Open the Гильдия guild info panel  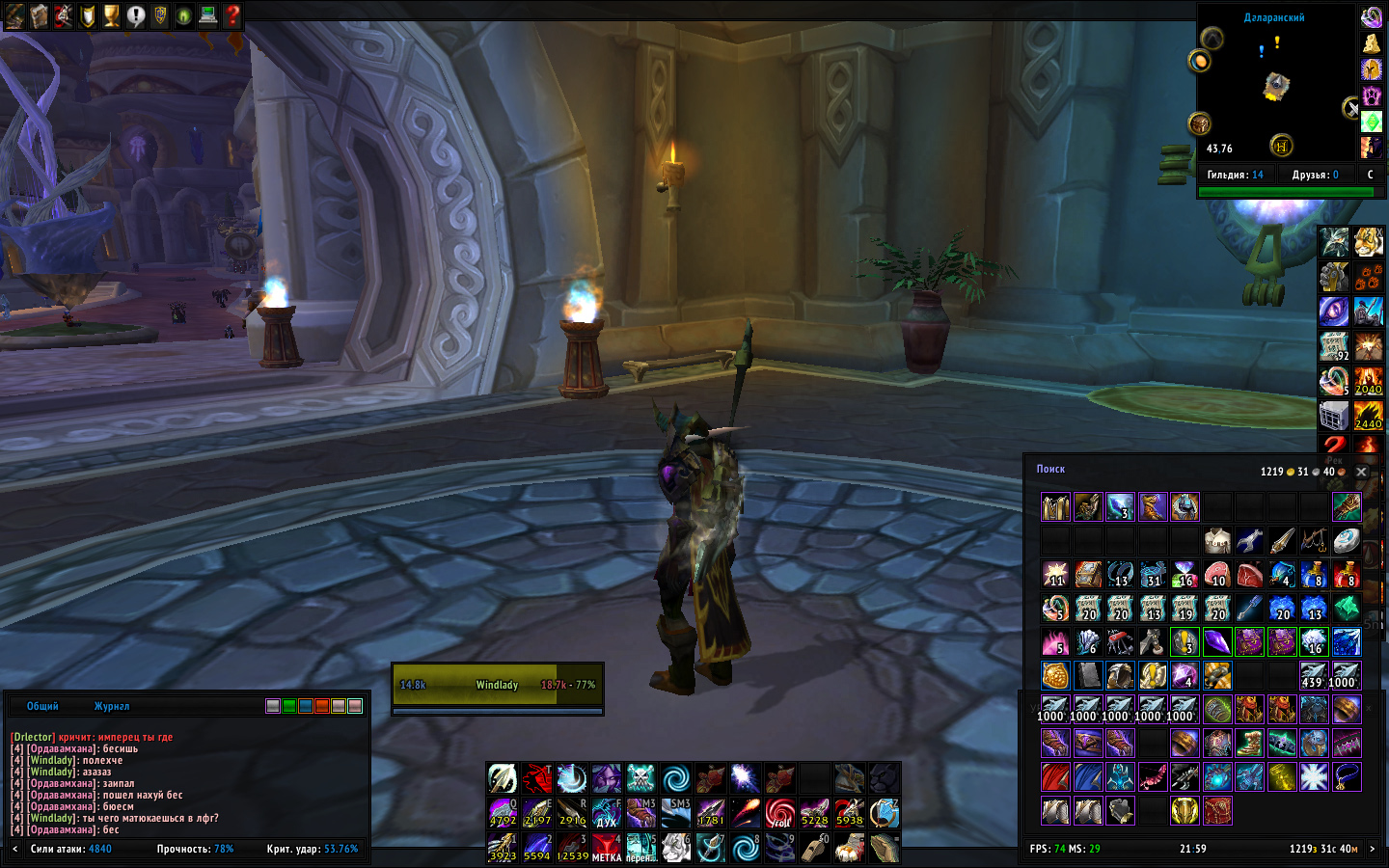click(x=1235, y=175)
